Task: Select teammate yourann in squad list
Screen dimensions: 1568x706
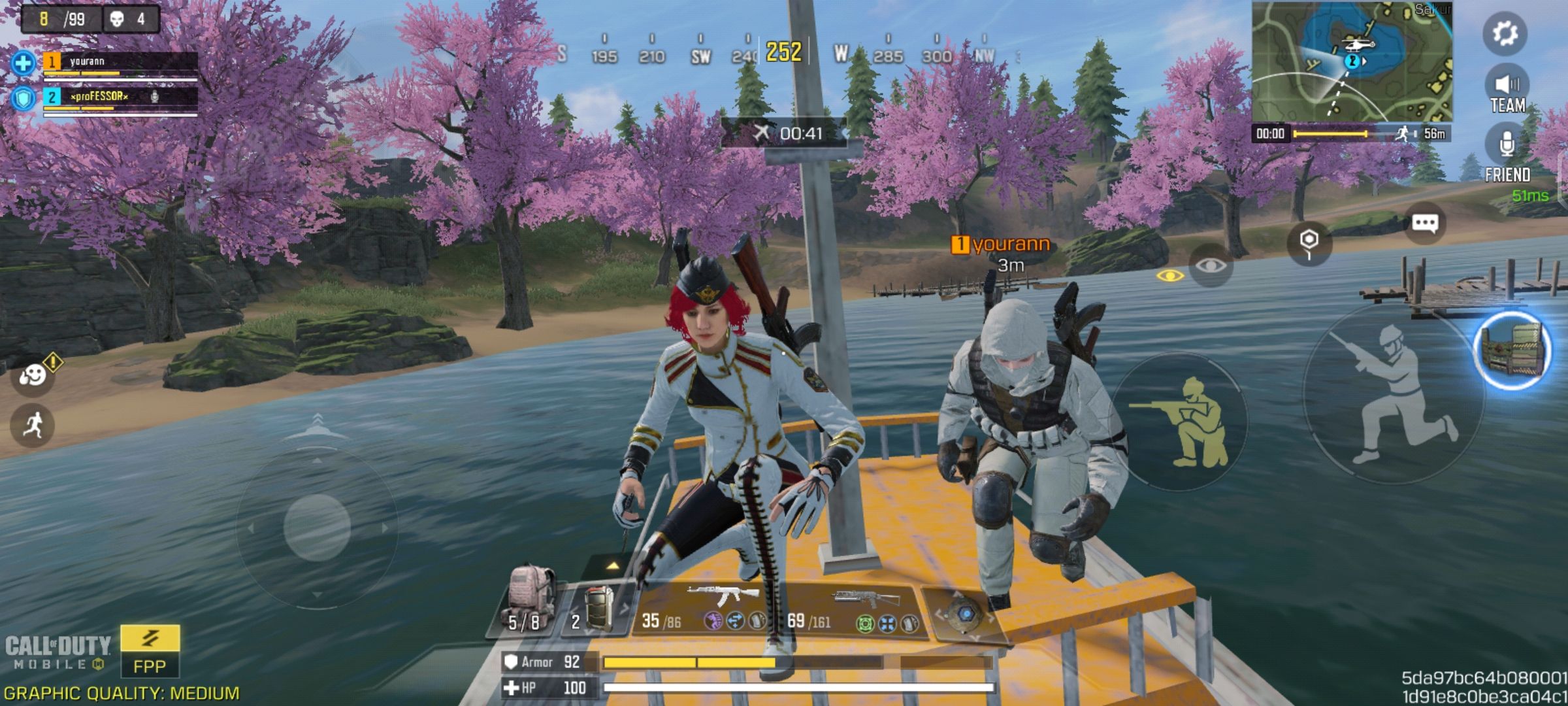Action: [120, 63]
